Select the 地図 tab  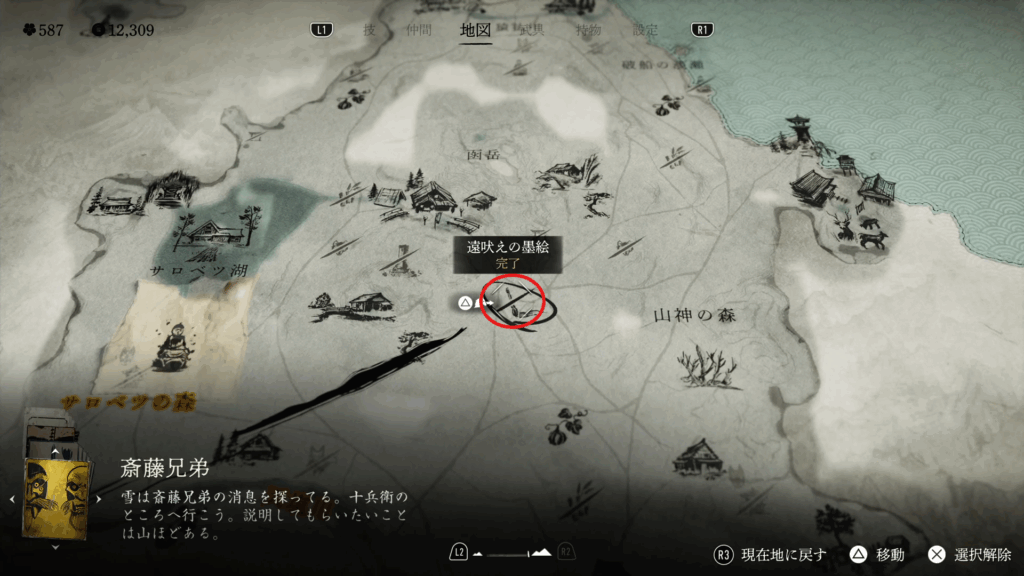point(475,30)
